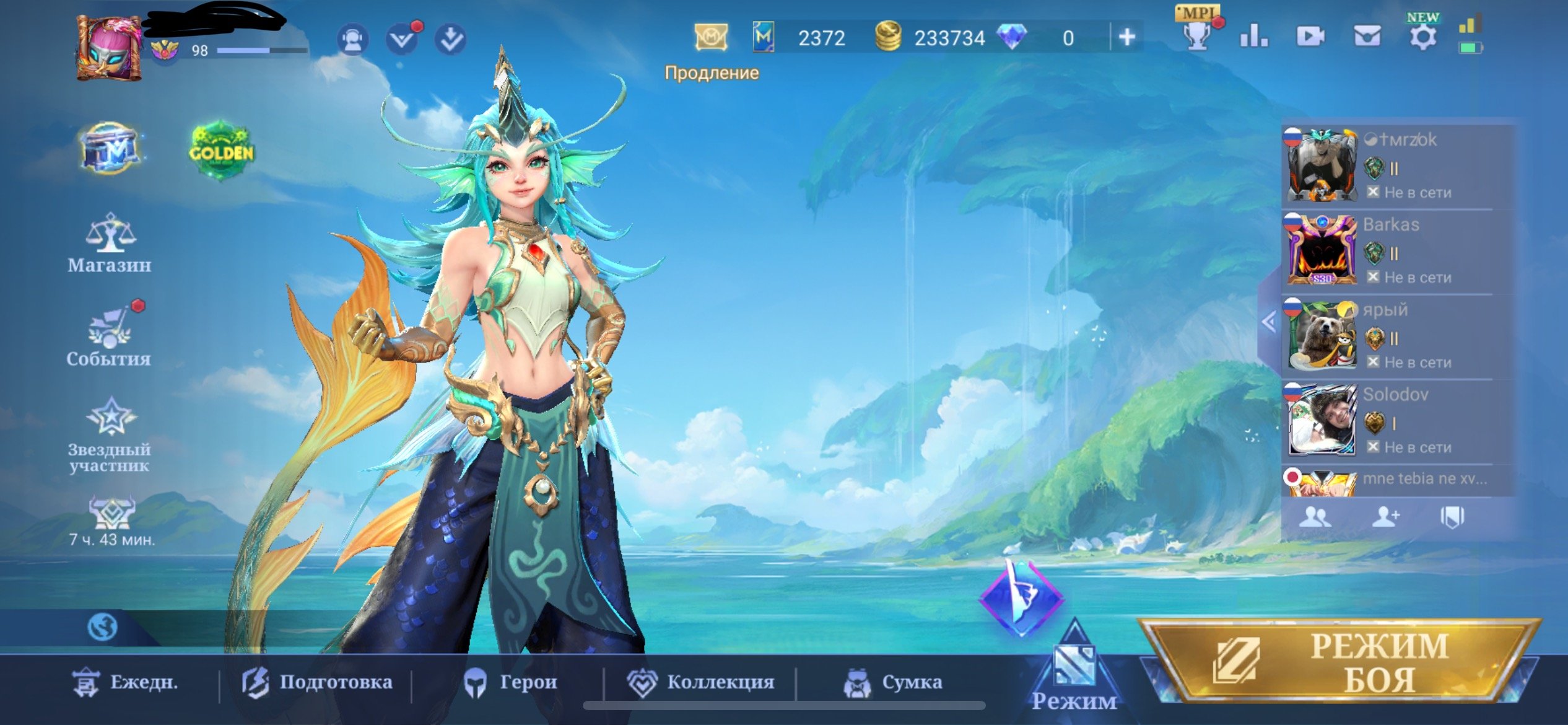Open the leaderboard bar chart icon
This screenshot has width=1568, height=725.
click(1253, 37)
